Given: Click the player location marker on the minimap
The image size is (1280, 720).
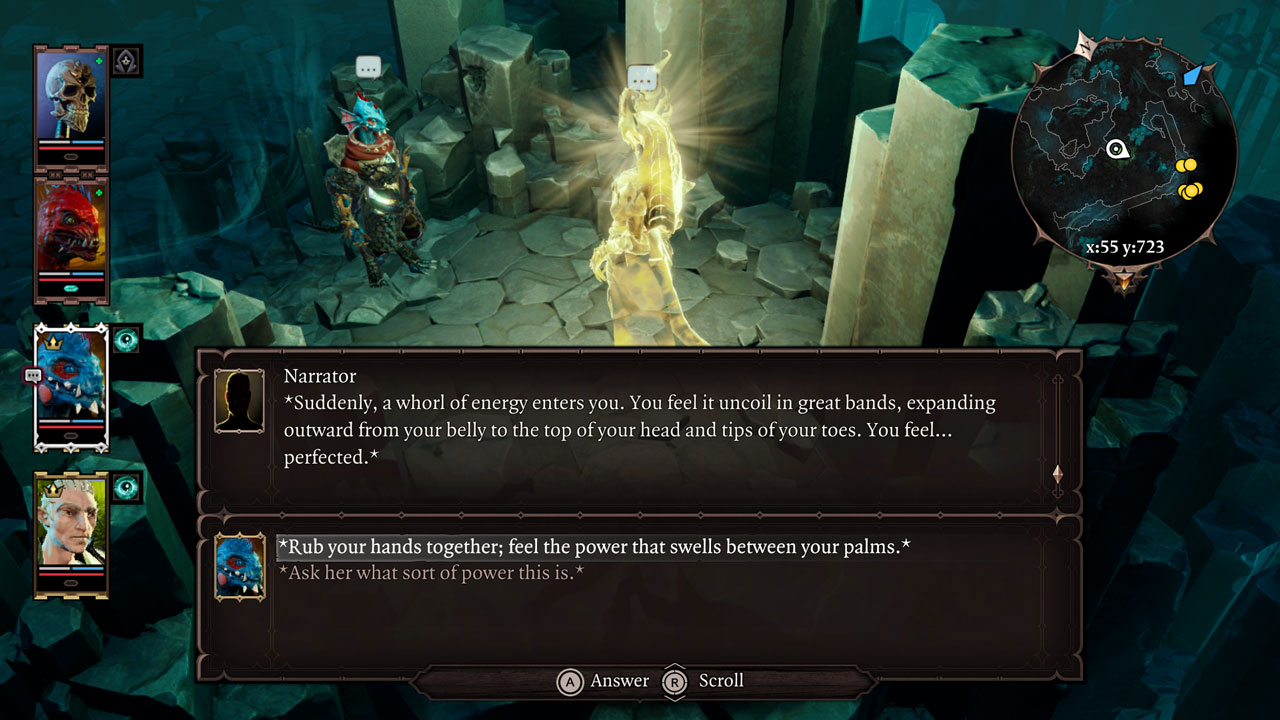Looking at the screenshot, I should 1117,148.
